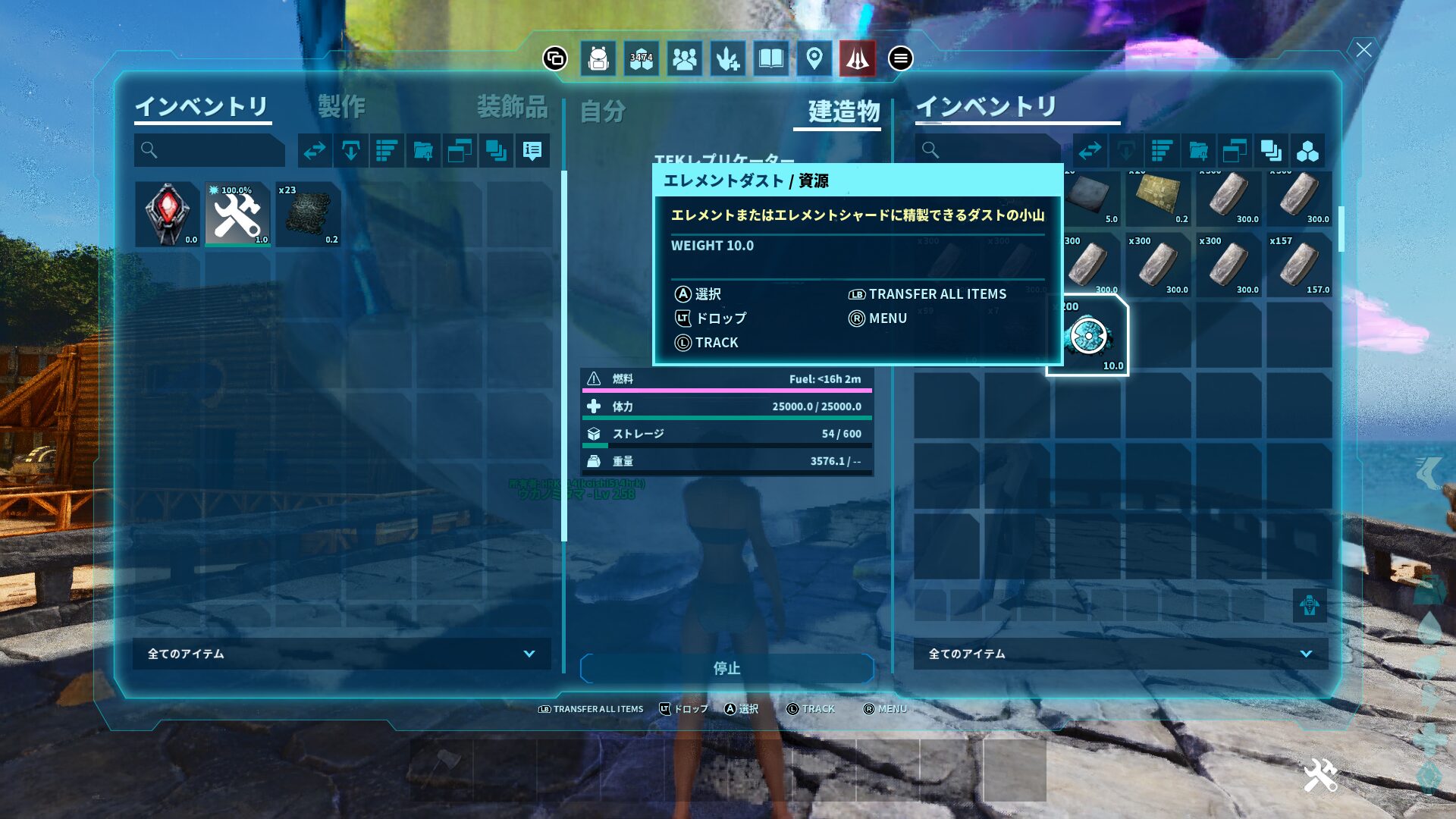Click the 停止 stop button

[726, 668]
